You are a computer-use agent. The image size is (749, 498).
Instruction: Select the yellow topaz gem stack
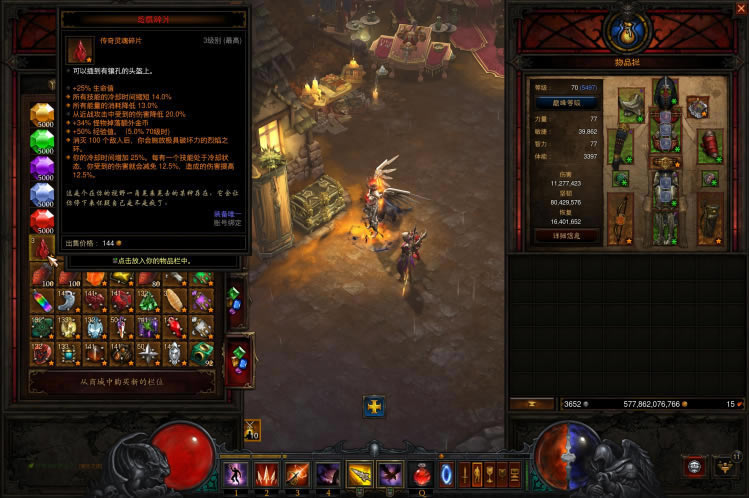pos(42,114)
